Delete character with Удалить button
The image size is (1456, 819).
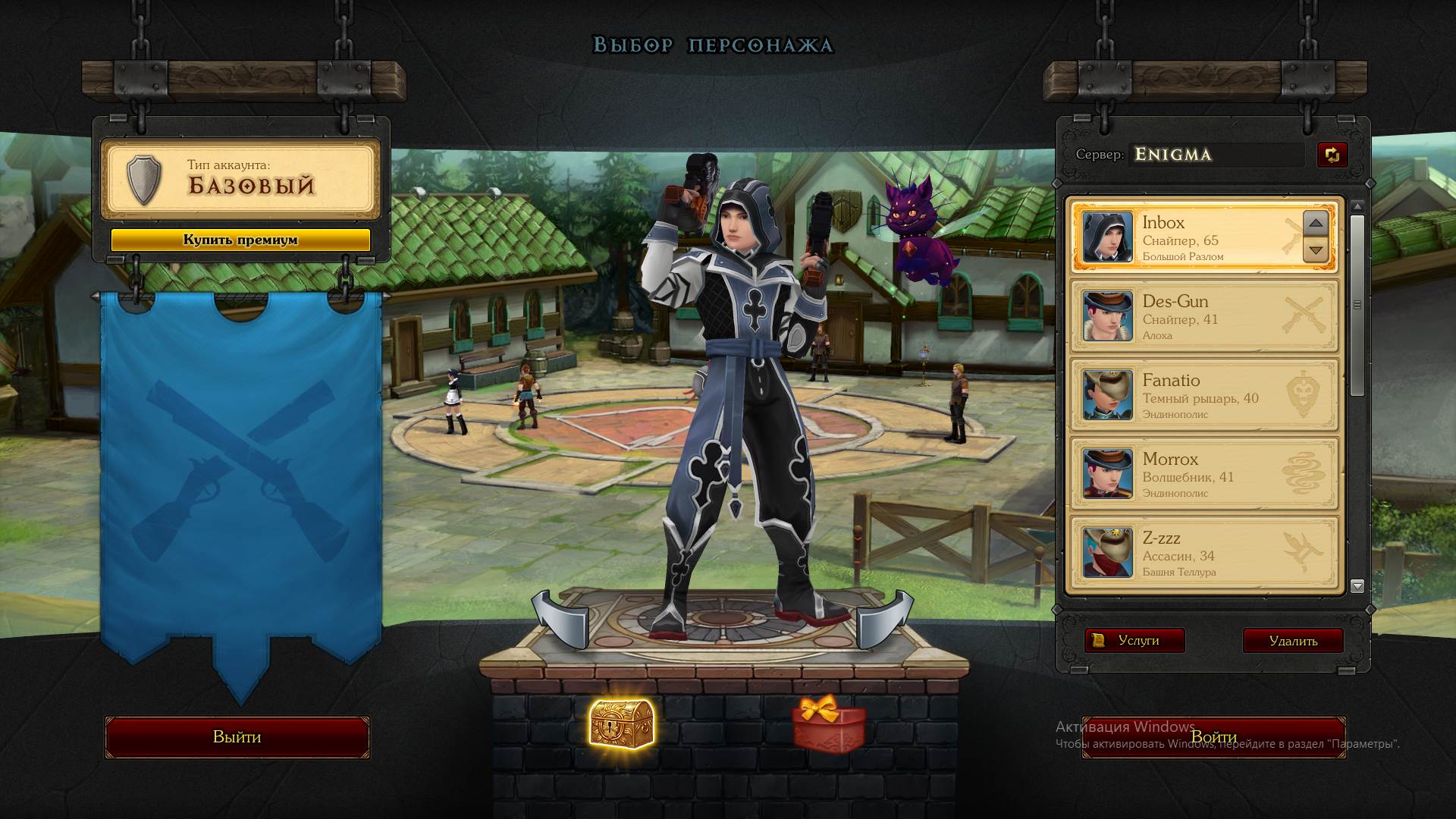(1293, 641)
